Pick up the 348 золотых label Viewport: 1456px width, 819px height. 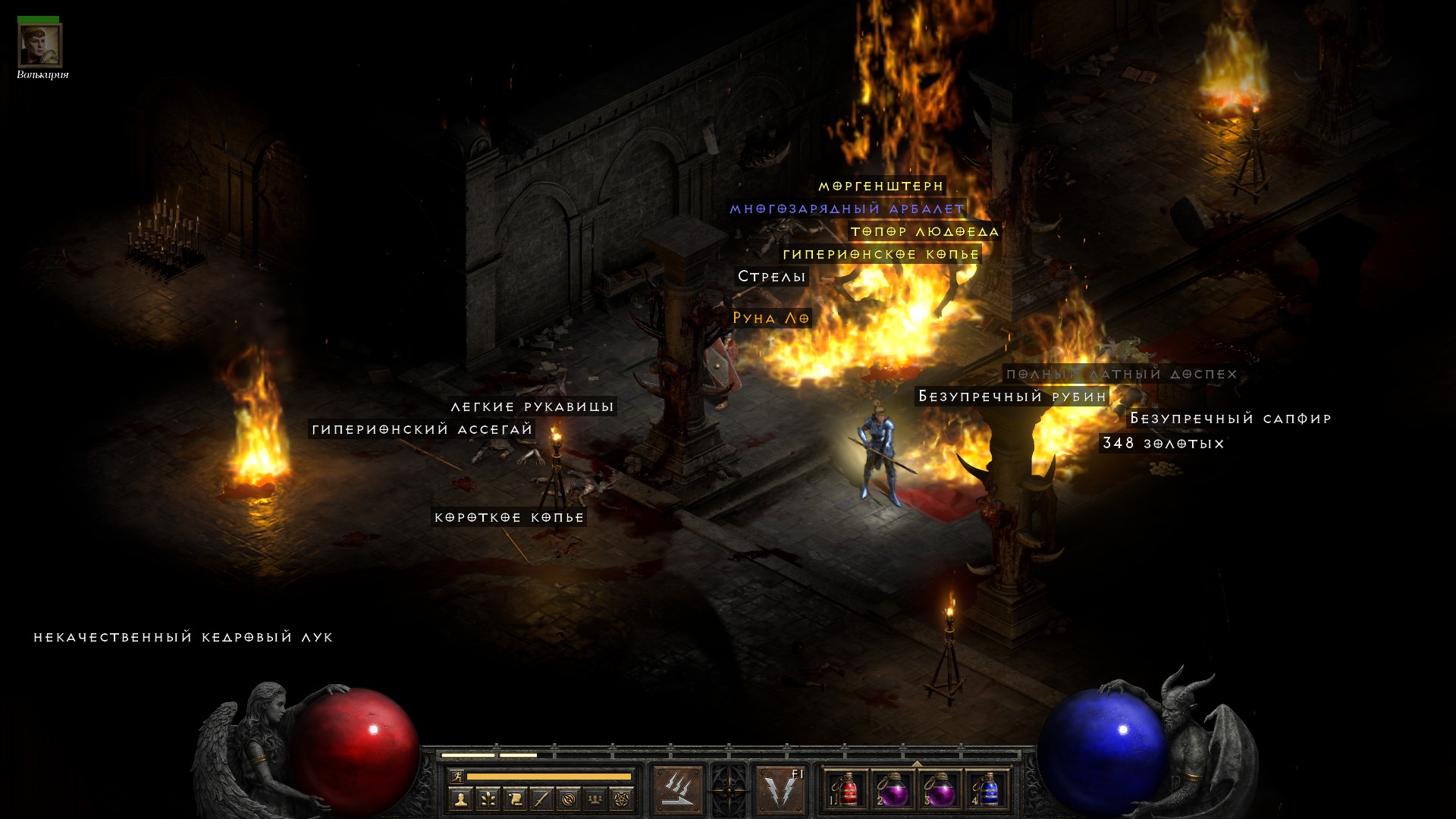tap(1163, 444)
